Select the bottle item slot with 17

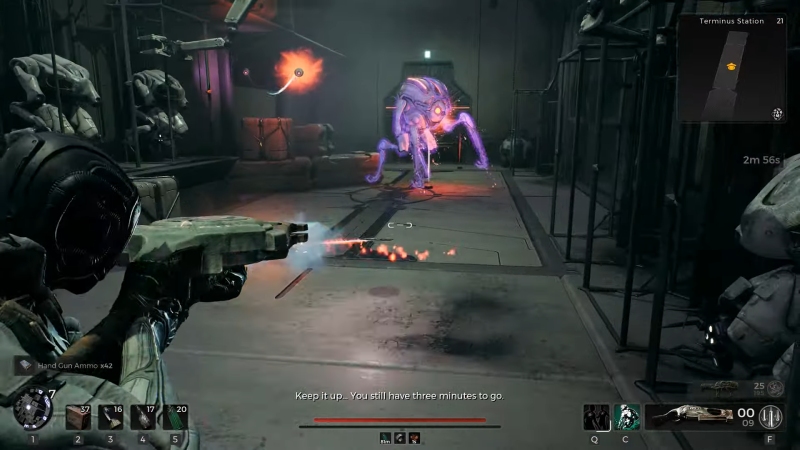[x=142, y=416]
